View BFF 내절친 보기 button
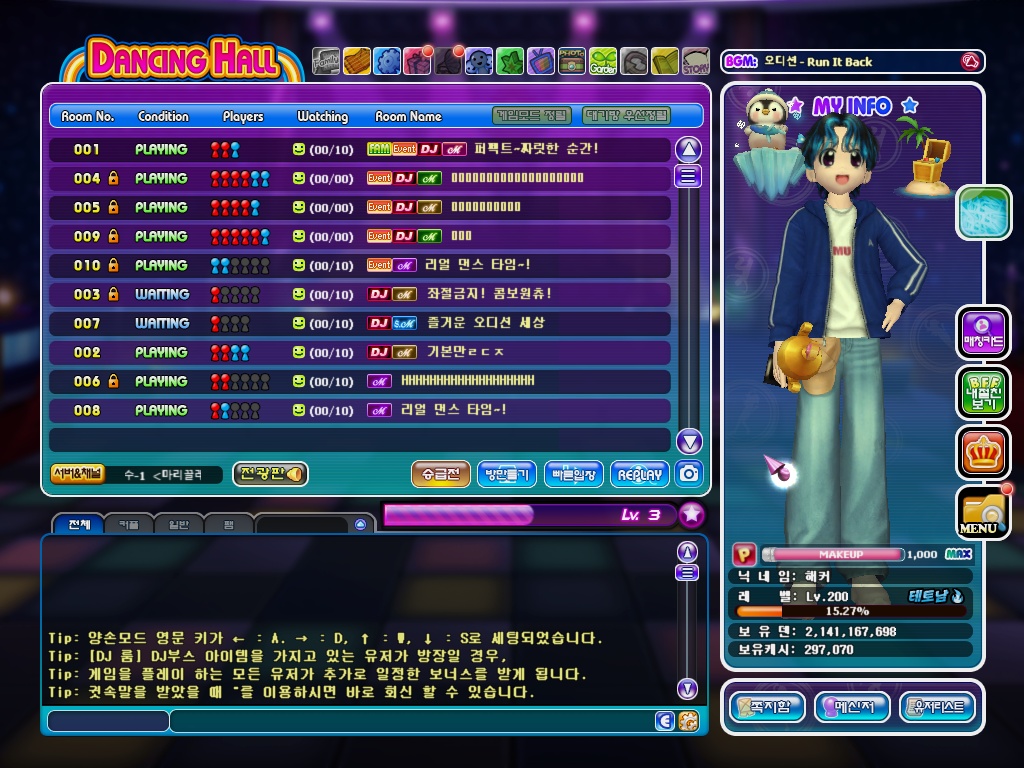This screenshot has width=1024, height=768. click(983, 392)
